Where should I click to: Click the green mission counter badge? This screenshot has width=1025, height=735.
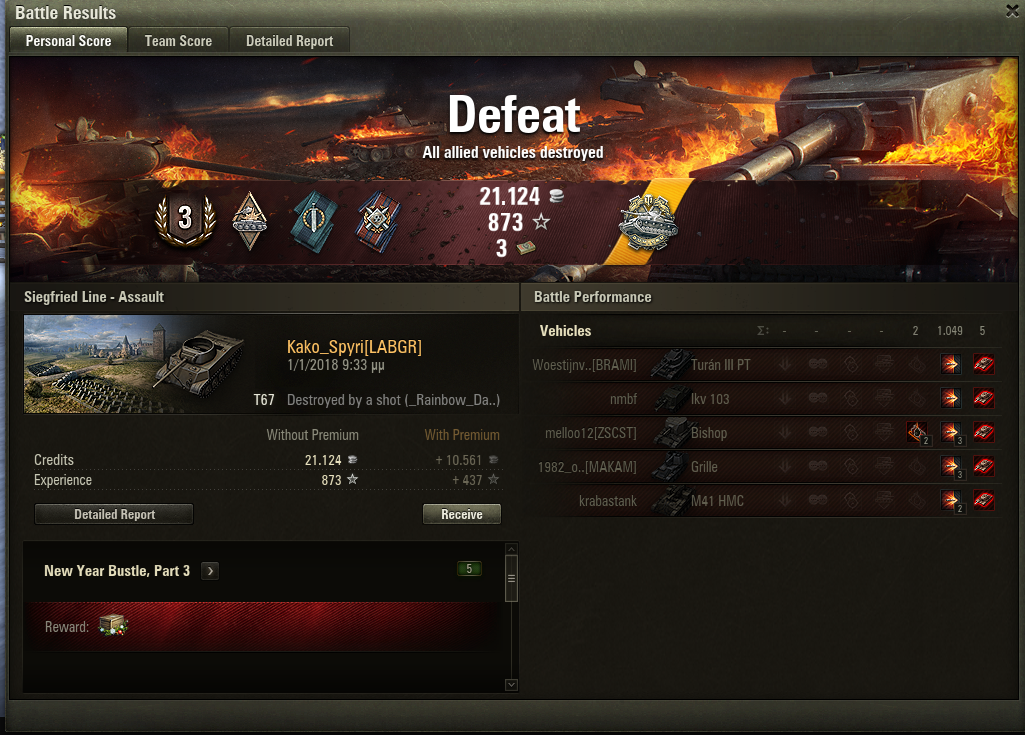[469, 569]
